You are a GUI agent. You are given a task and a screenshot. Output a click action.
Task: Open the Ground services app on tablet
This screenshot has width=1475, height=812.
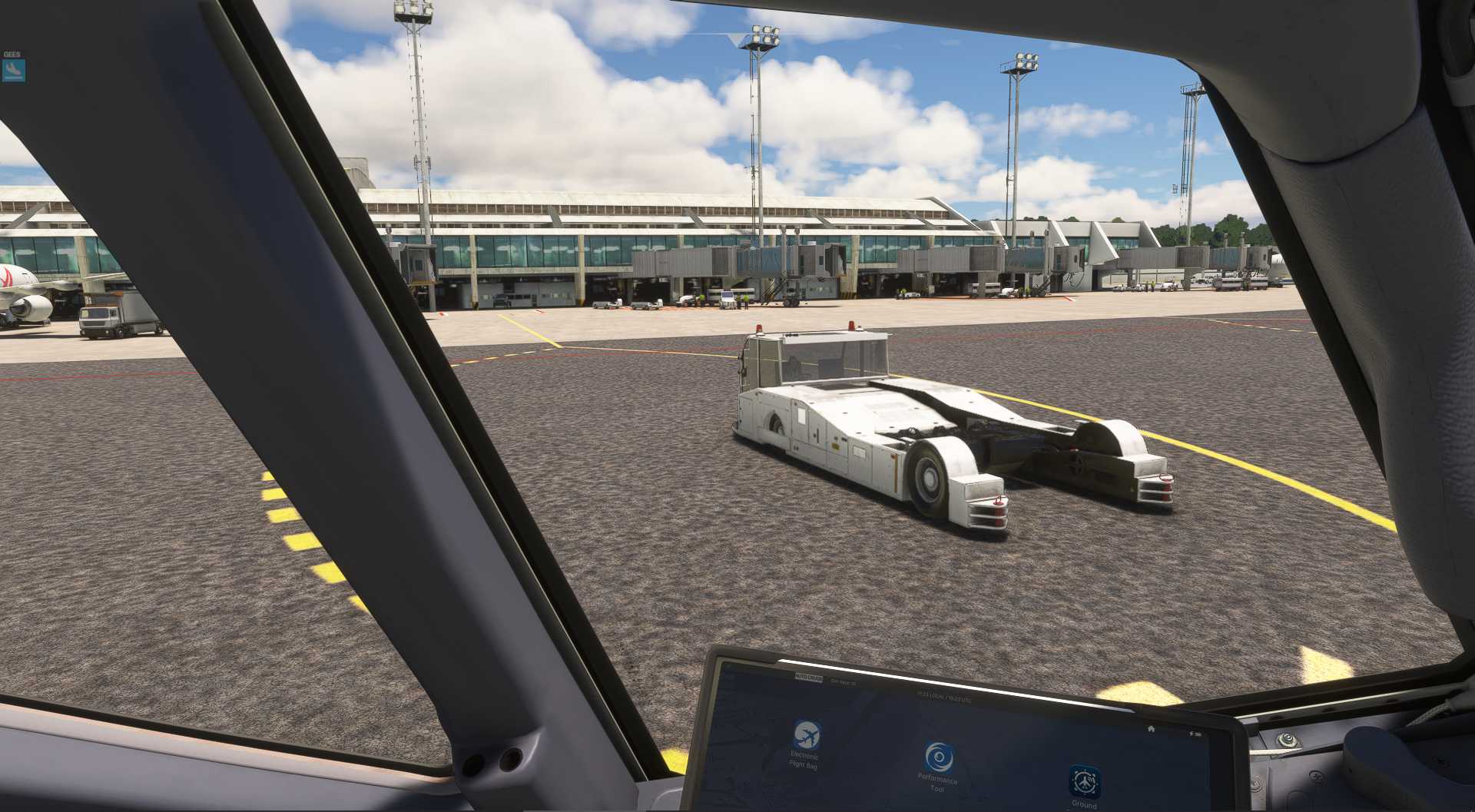click(x=1084, y=781)
